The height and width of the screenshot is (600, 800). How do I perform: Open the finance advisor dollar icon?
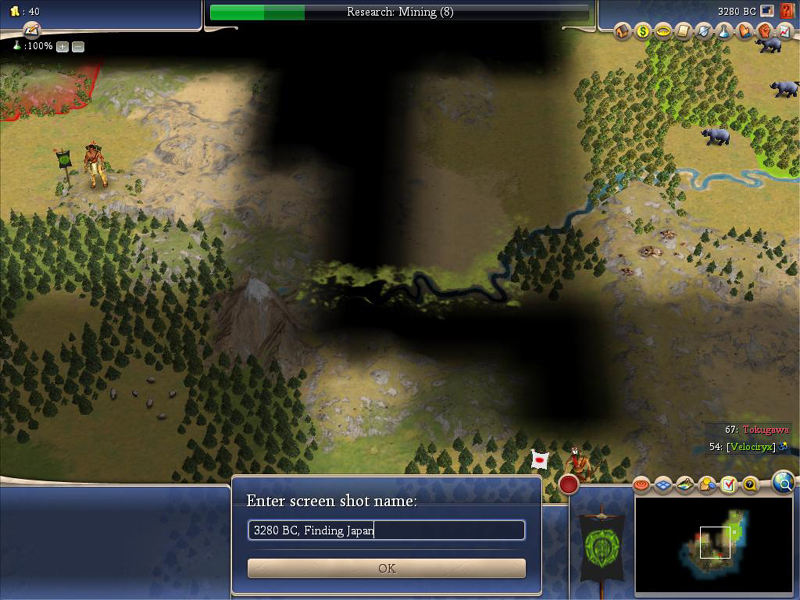pos(642,31)
